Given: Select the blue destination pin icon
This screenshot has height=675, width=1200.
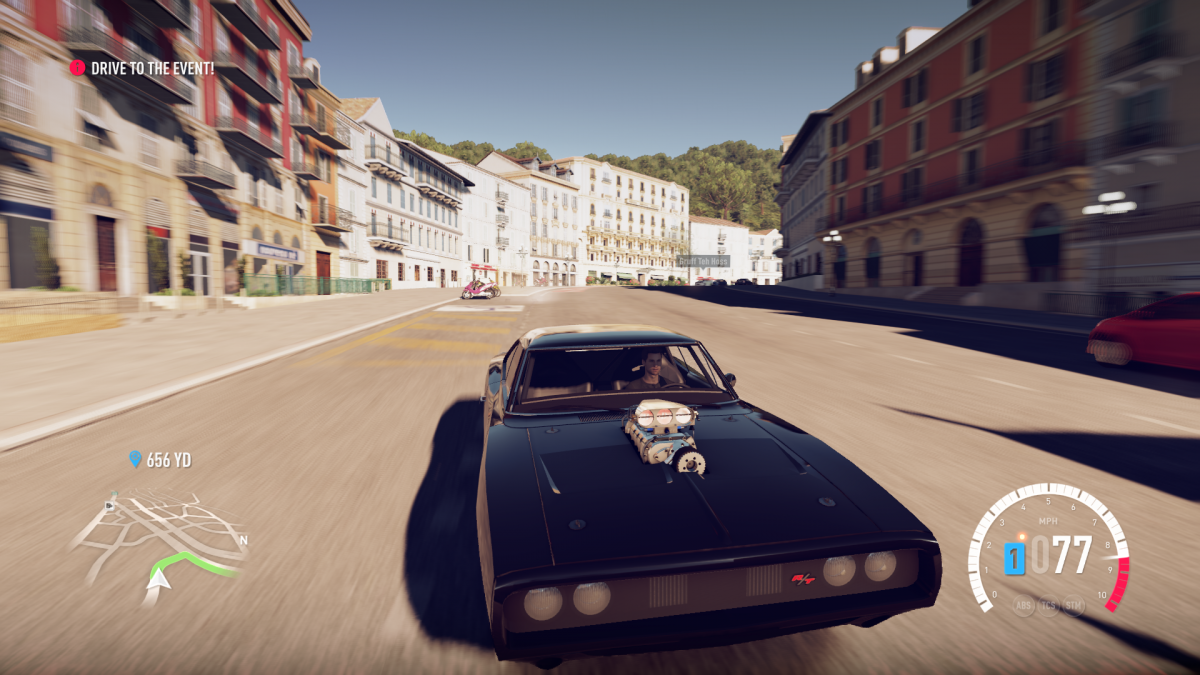Looking at the screenshot, I should click(x=136, y=460).
